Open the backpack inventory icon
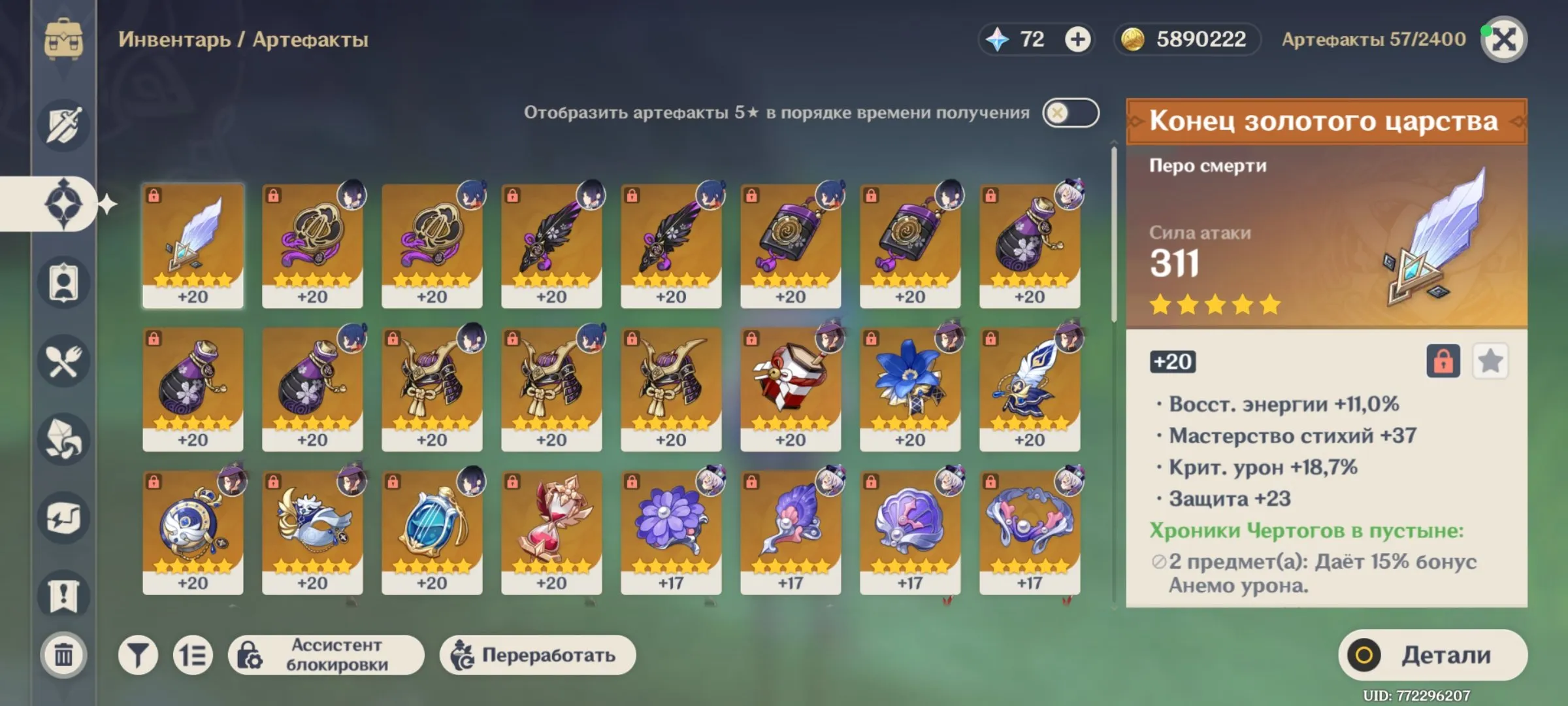This screenshot has width=1568, height=706. coord(63,39)
